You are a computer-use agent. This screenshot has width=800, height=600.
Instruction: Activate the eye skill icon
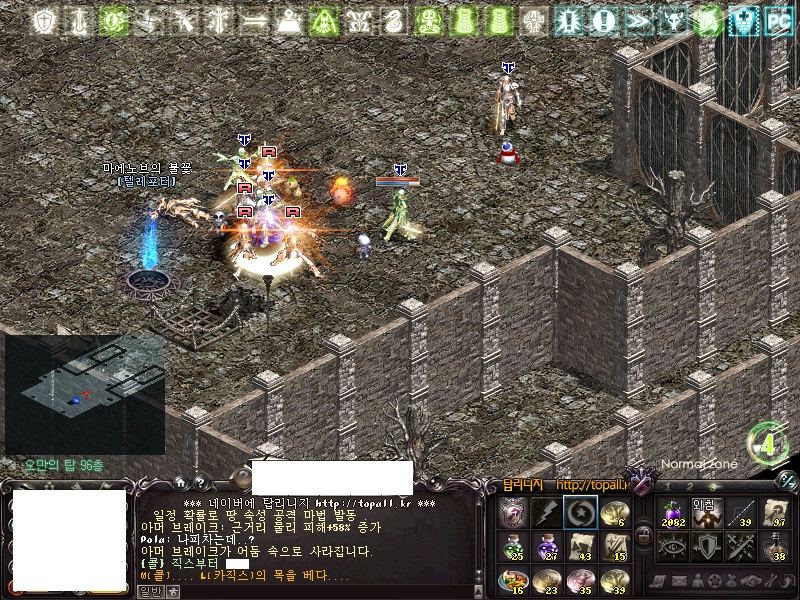pyautogui.click(x=672, y=547)
